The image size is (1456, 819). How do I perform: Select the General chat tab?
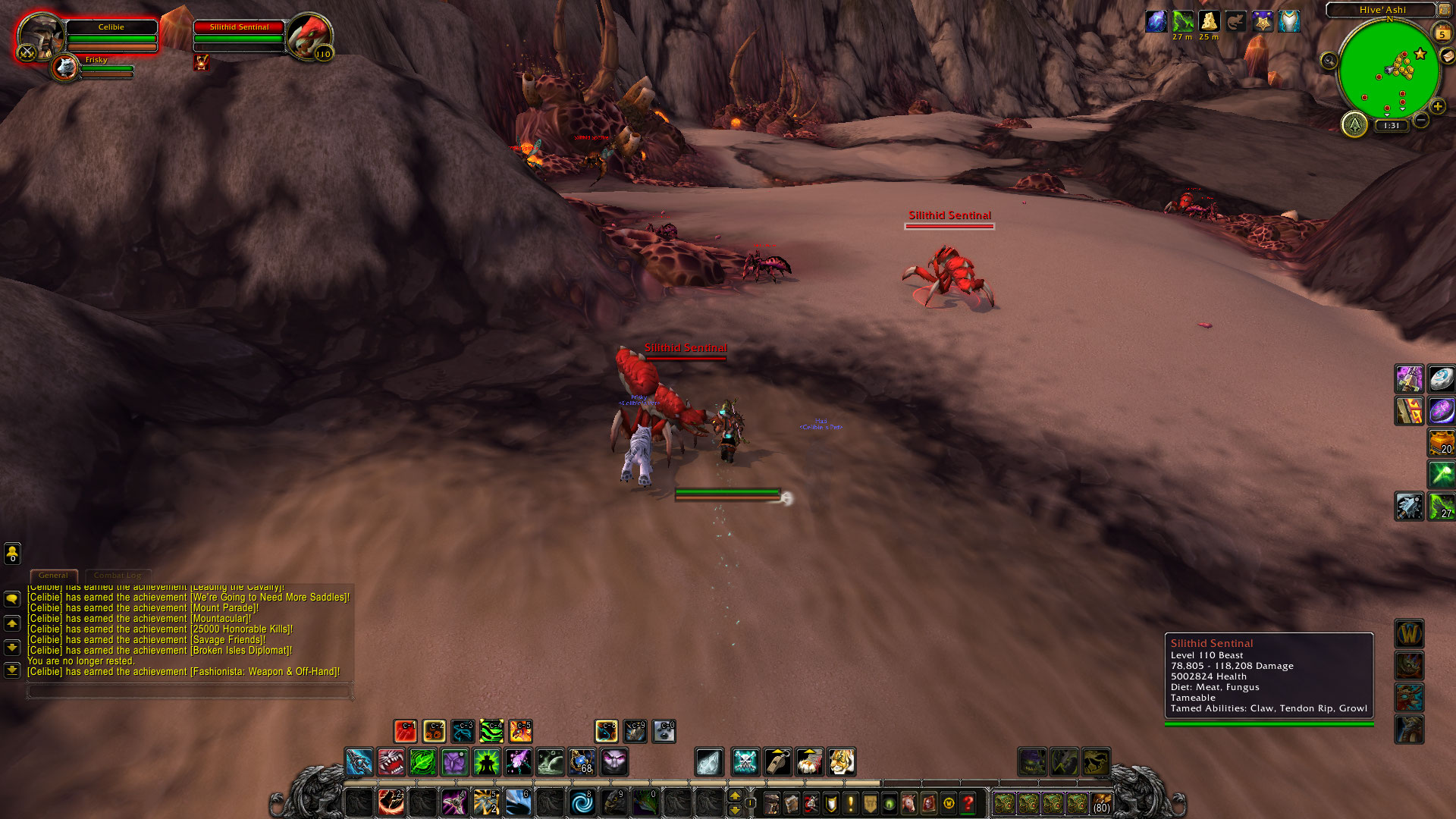click(53, 576)
